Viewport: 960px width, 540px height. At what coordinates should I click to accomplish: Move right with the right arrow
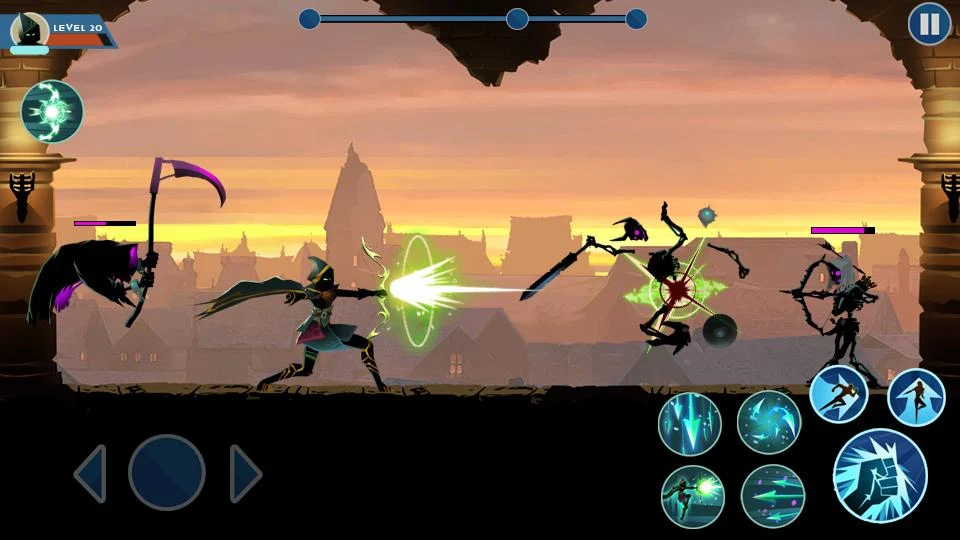coord(245,473)
